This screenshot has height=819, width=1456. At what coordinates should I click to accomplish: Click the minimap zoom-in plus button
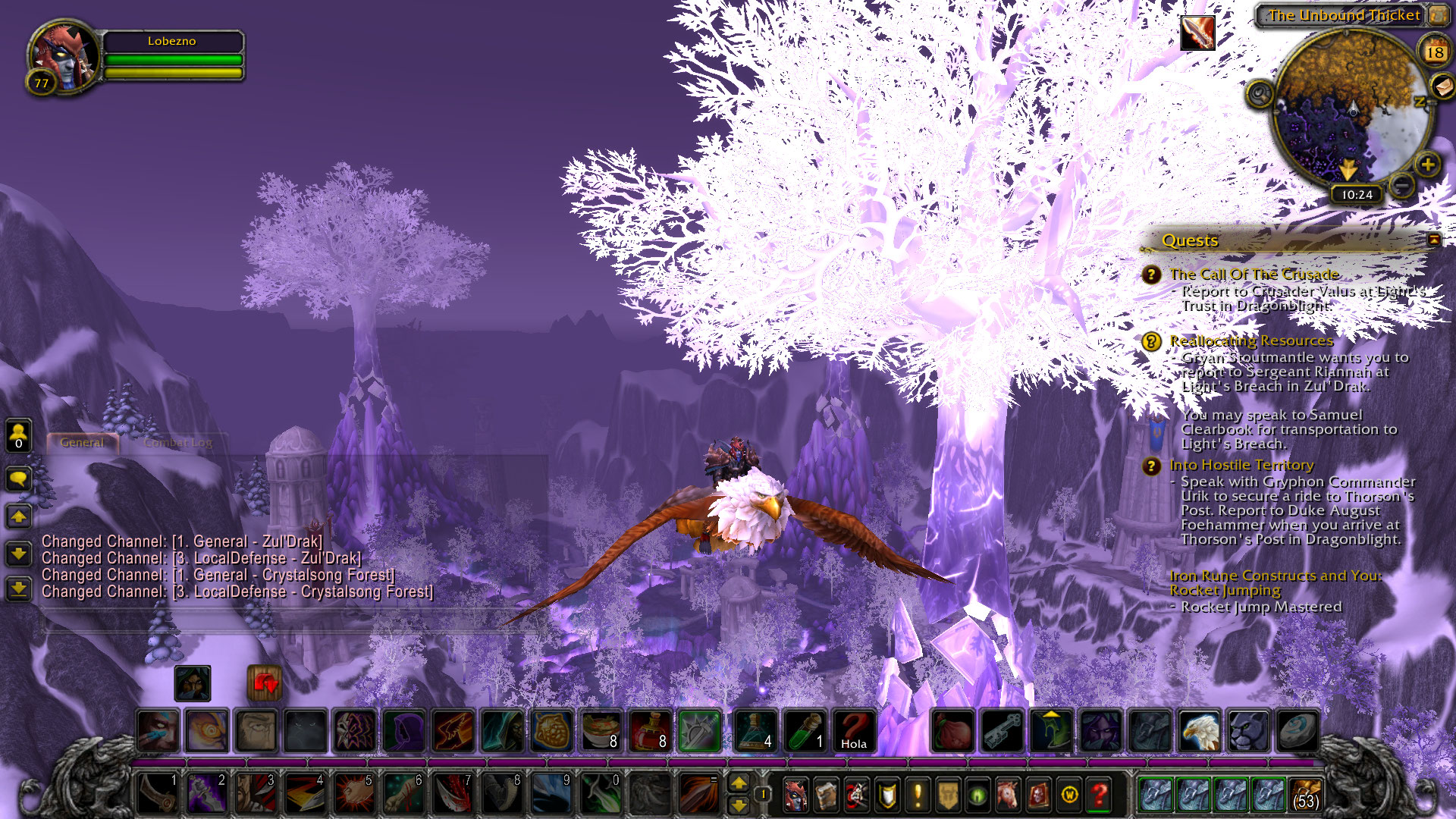pos(1427,165)
